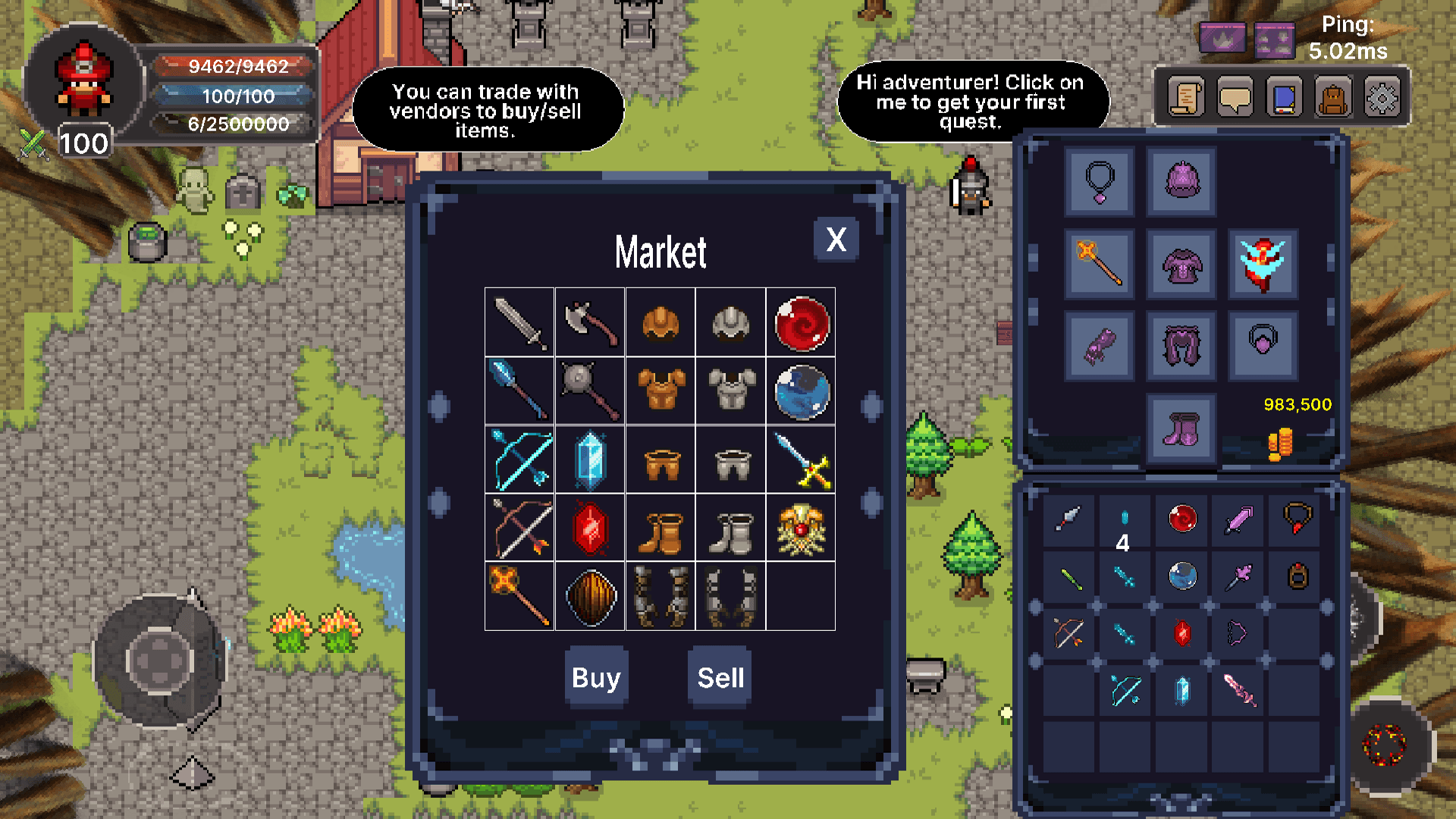Choose the bronze chestplate in Market
1456x819 pixels.
click(661, 391)
